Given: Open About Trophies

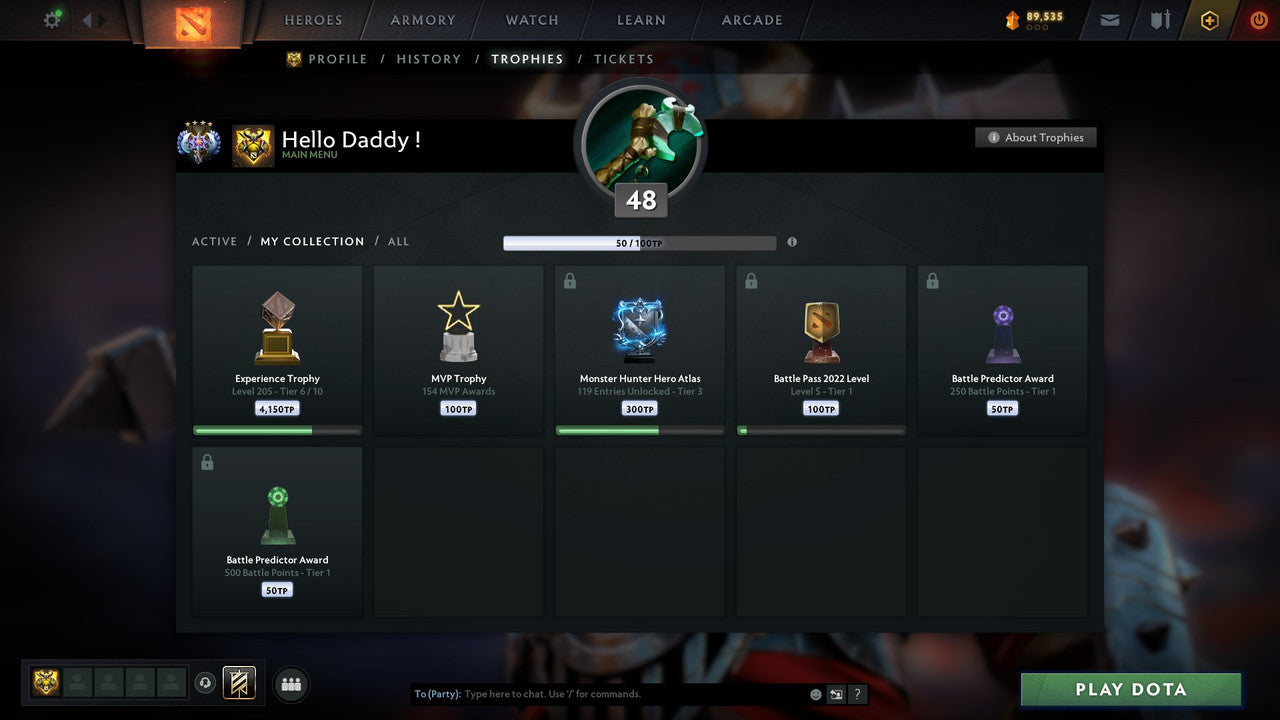Looking at the screenshot, I should coord(1036,137).
